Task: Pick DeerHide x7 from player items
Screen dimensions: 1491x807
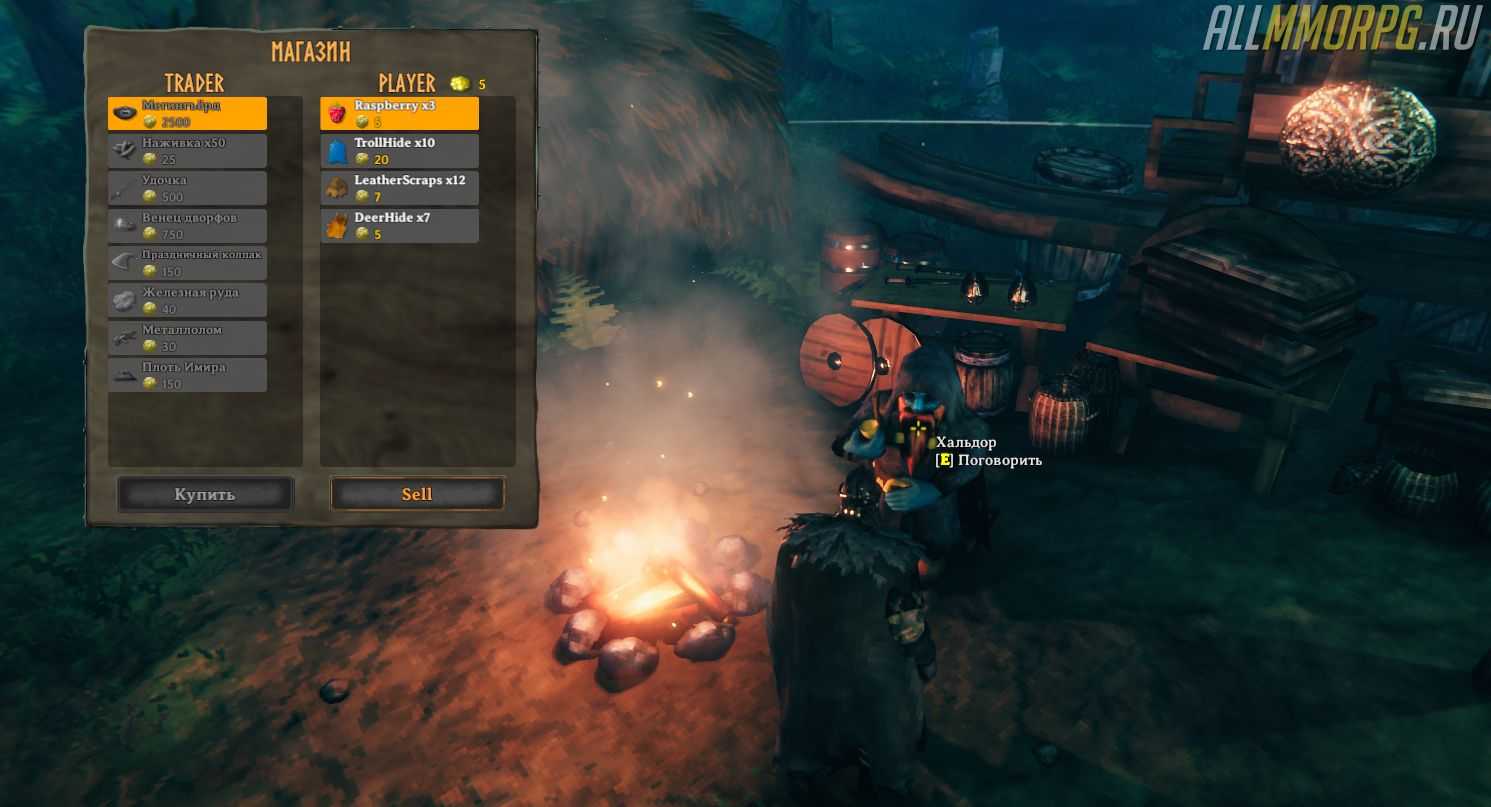Action: 399,226
